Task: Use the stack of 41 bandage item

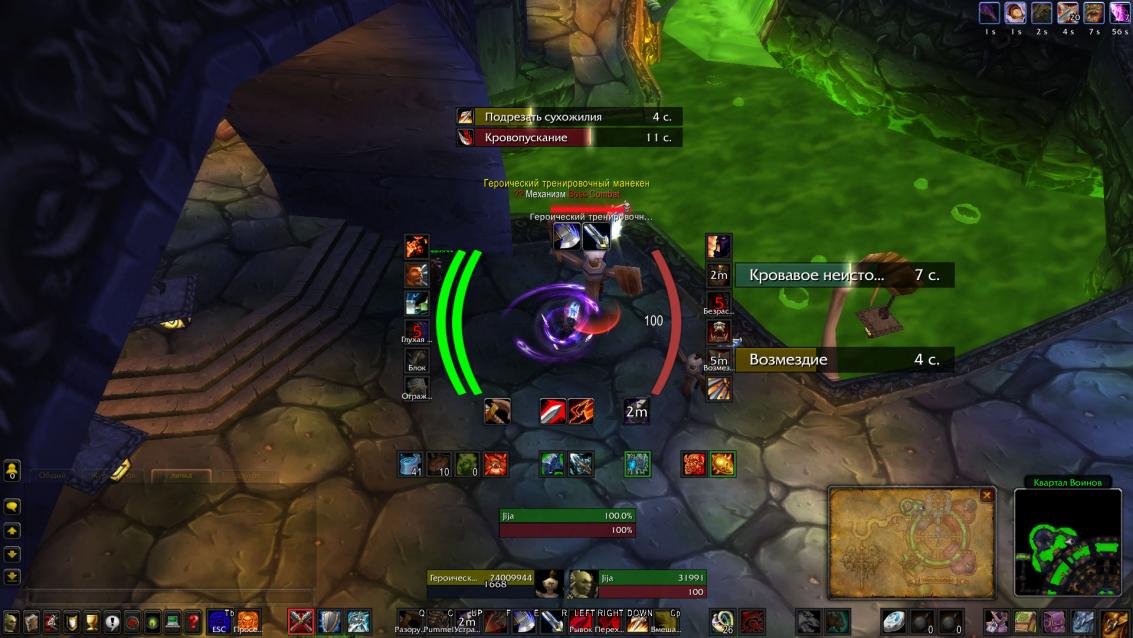Action: pyautogui.click(x=412, y=464)
